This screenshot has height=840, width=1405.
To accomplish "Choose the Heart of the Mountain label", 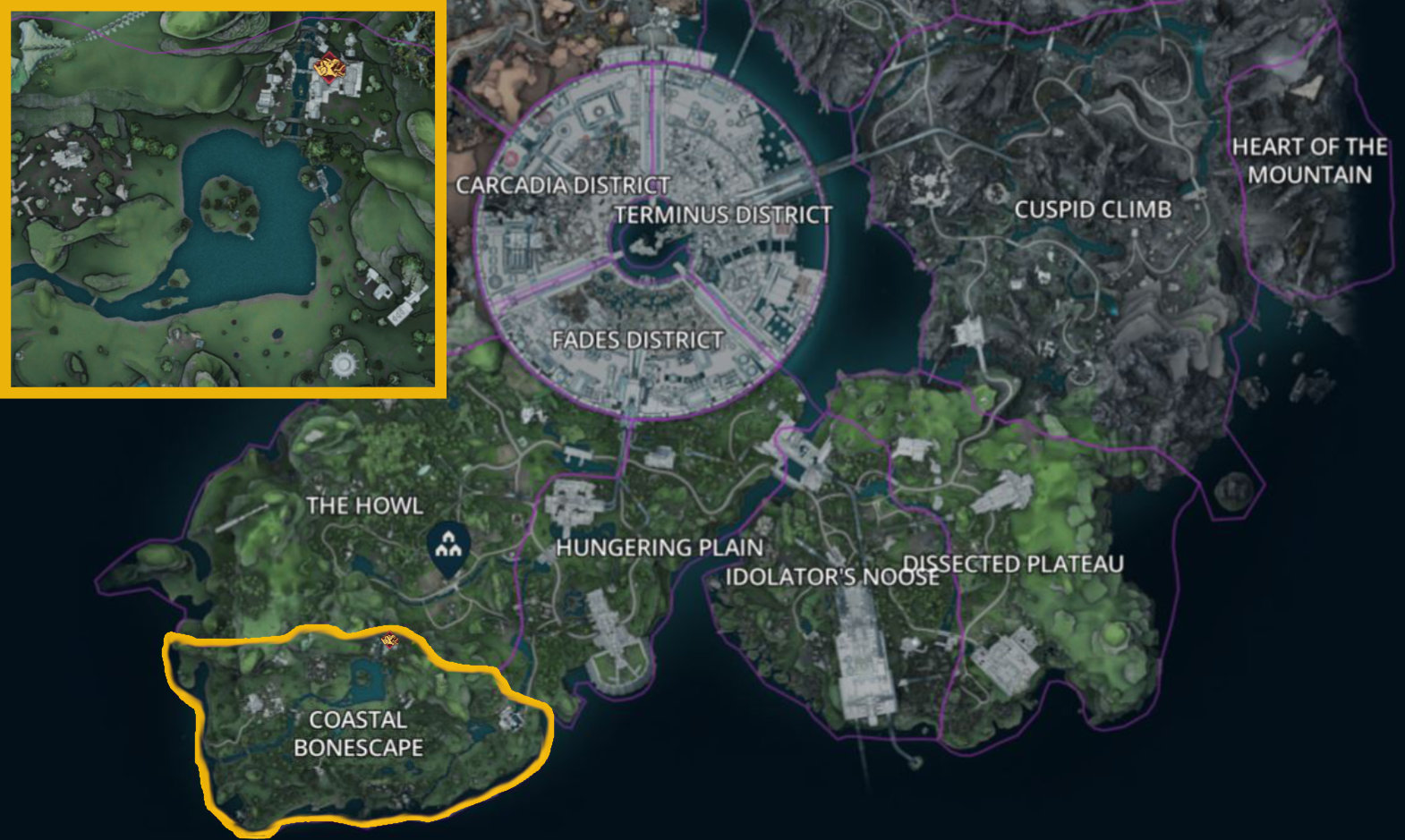I will 1309,160.
